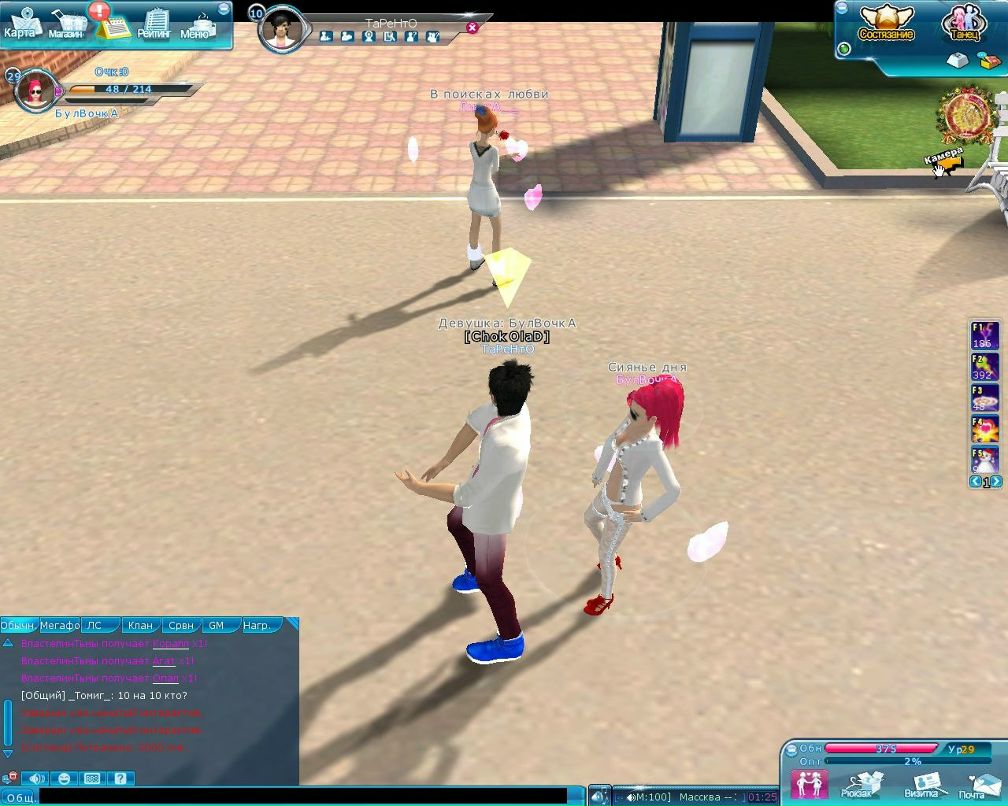Click the Камера camera button
The height and width of the screenshot is (806, 1008).
[944, 160]
